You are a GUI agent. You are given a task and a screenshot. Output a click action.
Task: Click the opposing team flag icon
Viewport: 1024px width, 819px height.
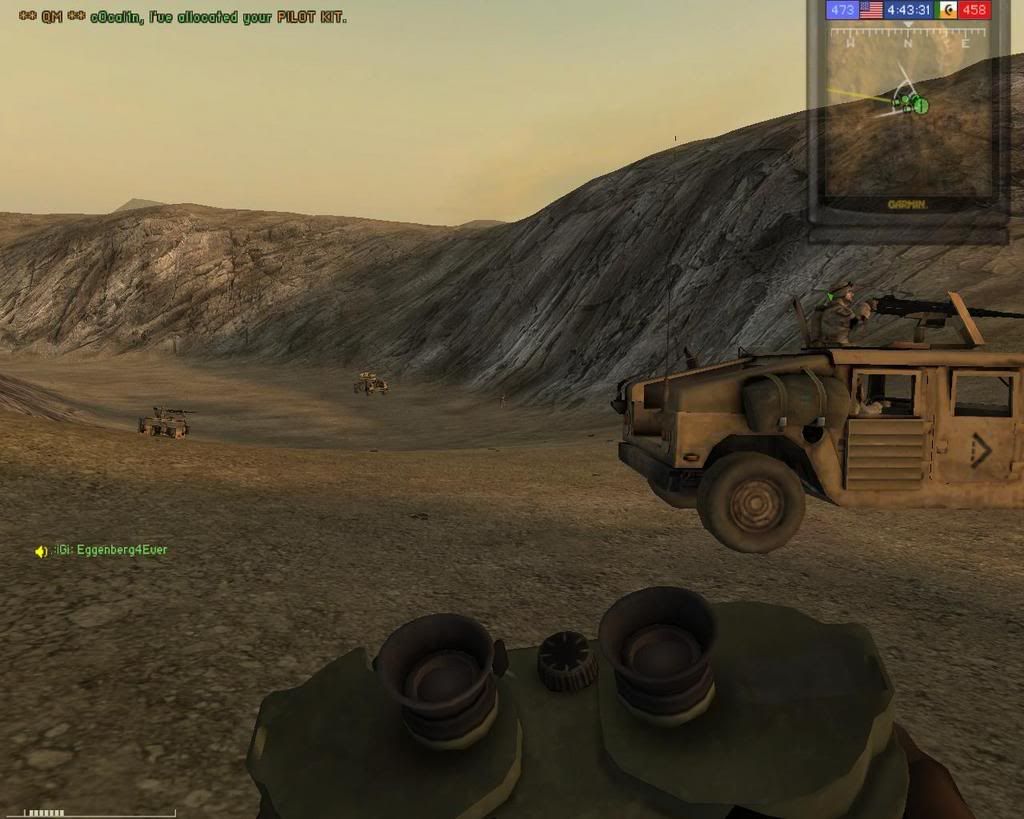coord(946,10)
